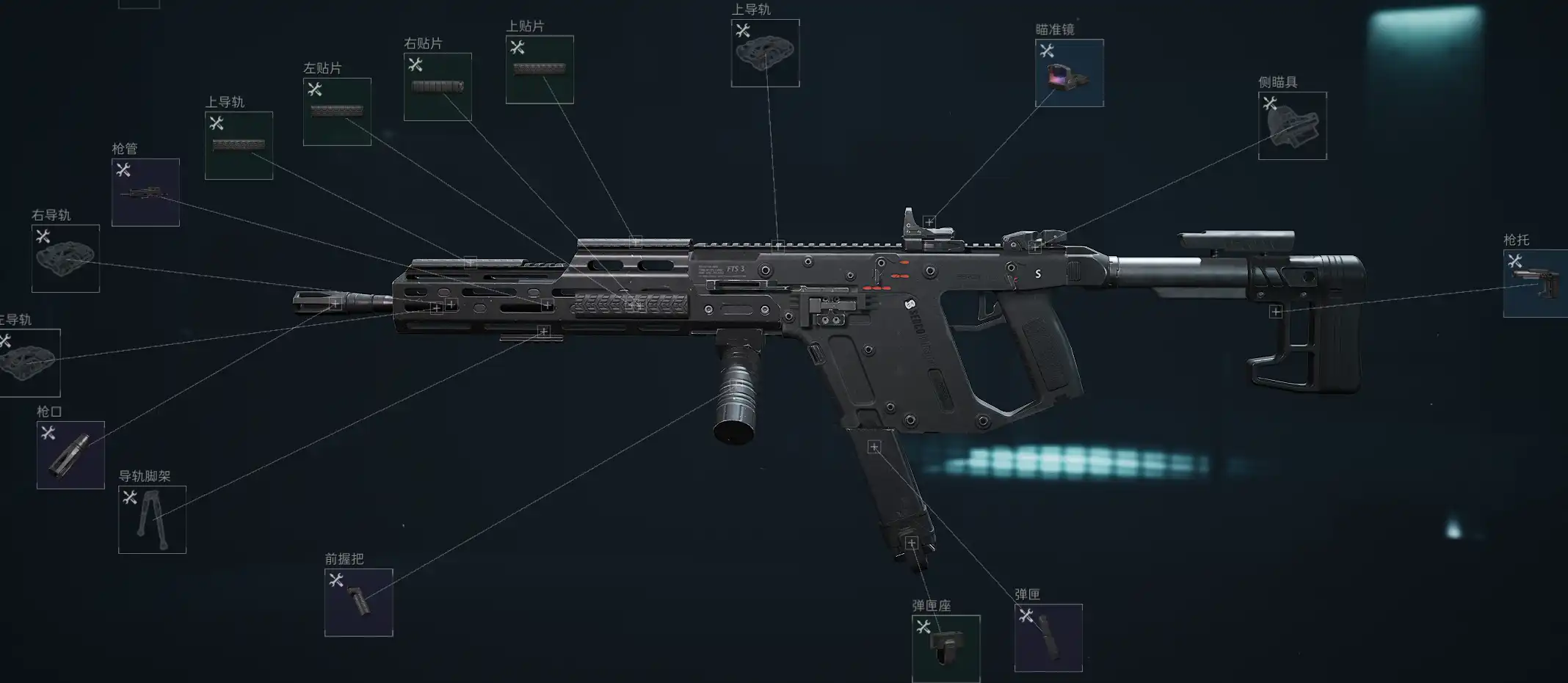Select the 上贴片 top panel slot
This screenshot has height=683, width=1568.
coord(540,70)
